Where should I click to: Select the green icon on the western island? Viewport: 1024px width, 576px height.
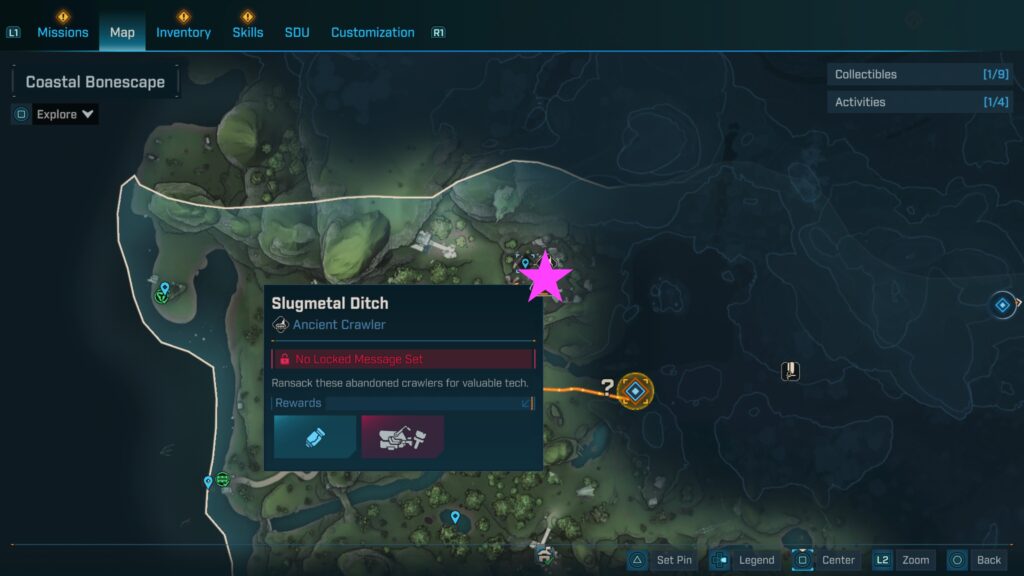pyautogui.click(x=162, y=296)
